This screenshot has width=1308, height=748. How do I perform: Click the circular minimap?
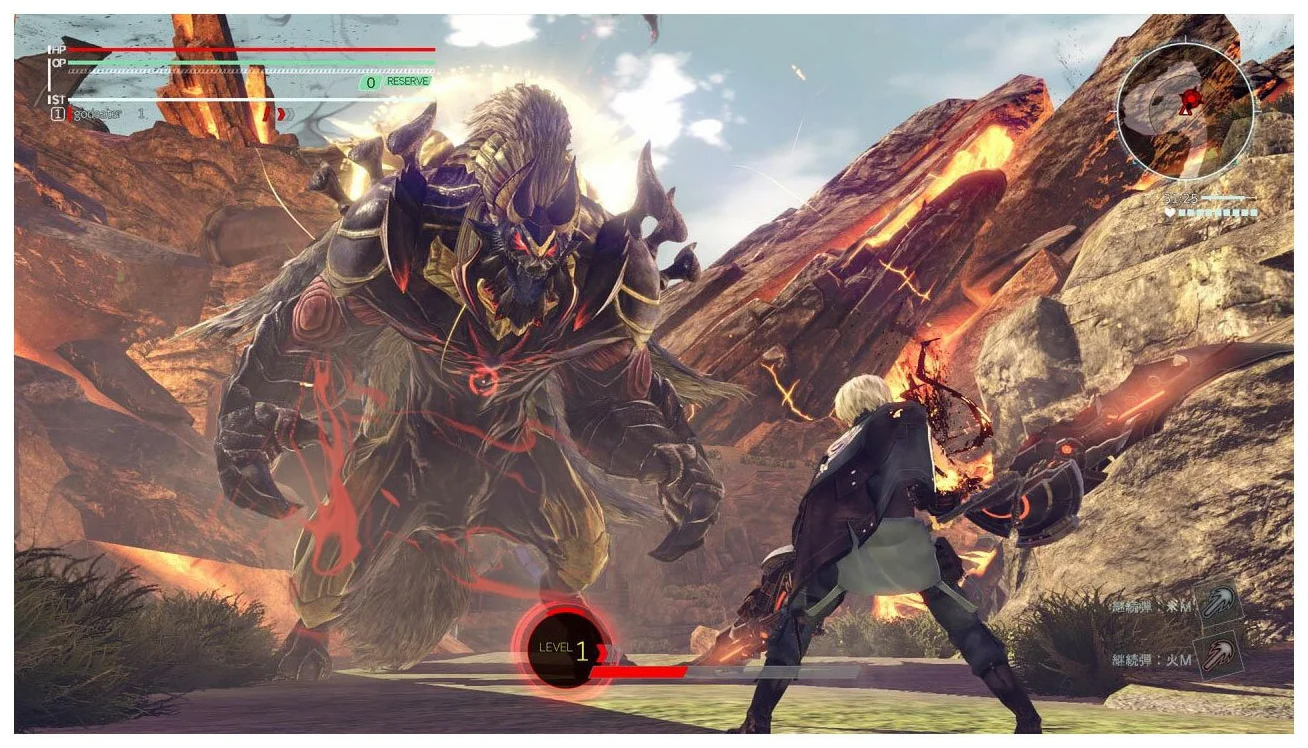(x=1185, y=111)
